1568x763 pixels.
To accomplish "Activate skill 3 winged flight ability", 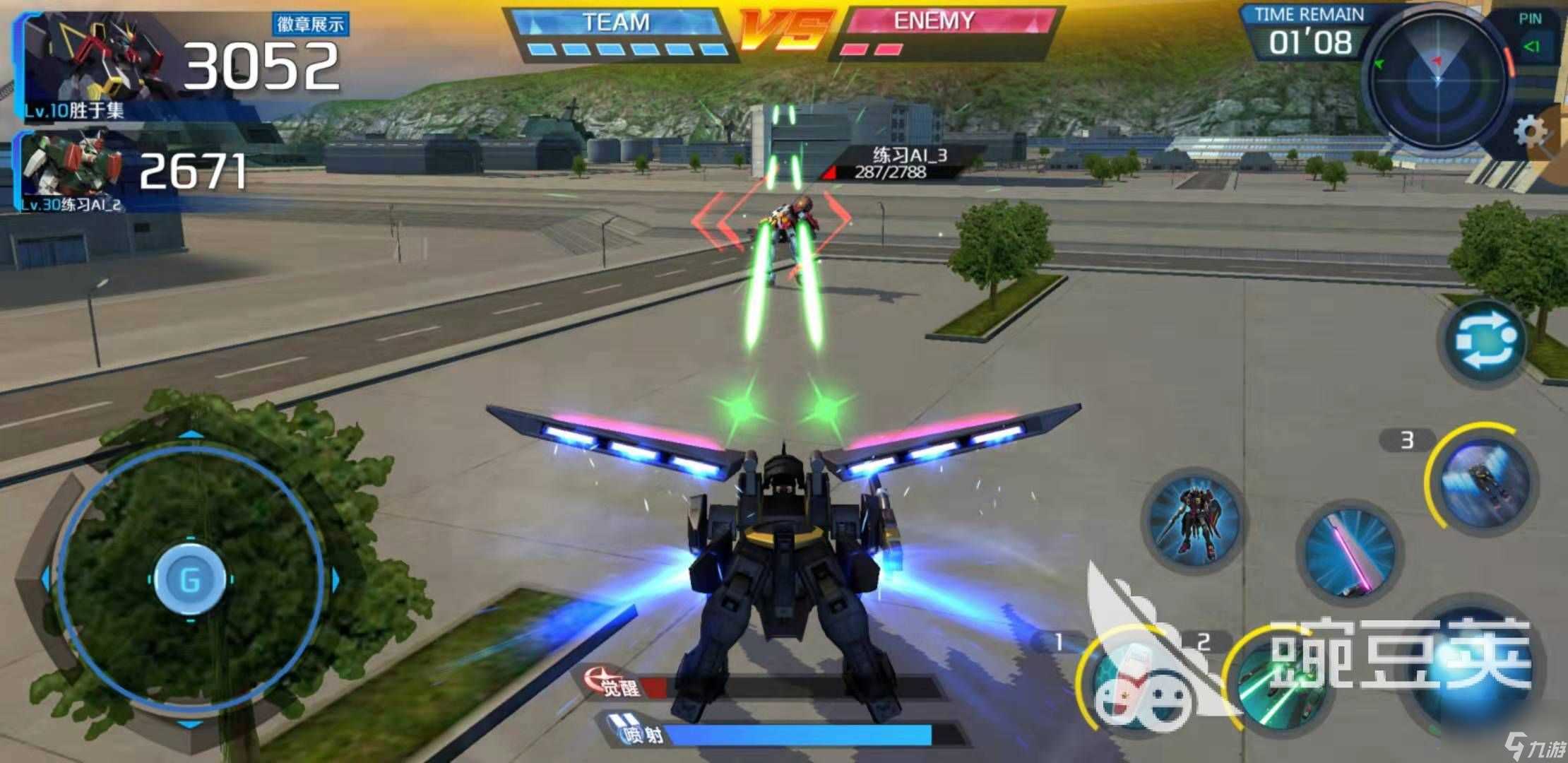I will 1483,480.
